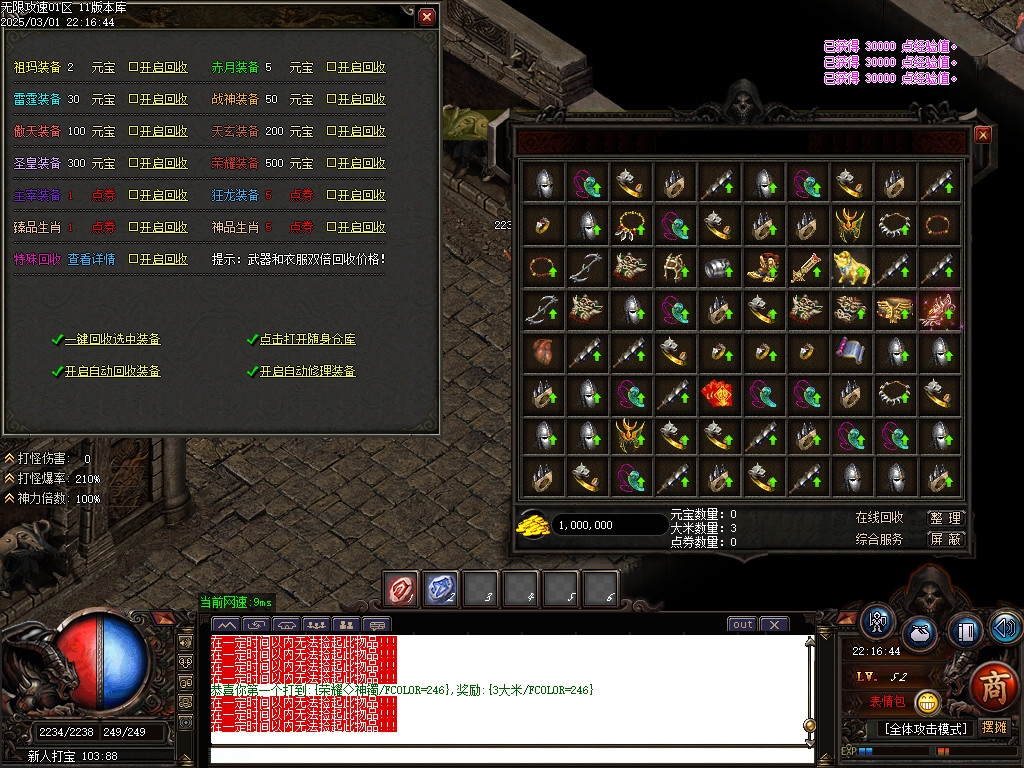Close the inventory bag window
The height and width of the screenshot is (768, 1024).
pyautogui.click(x=982, y=135)
